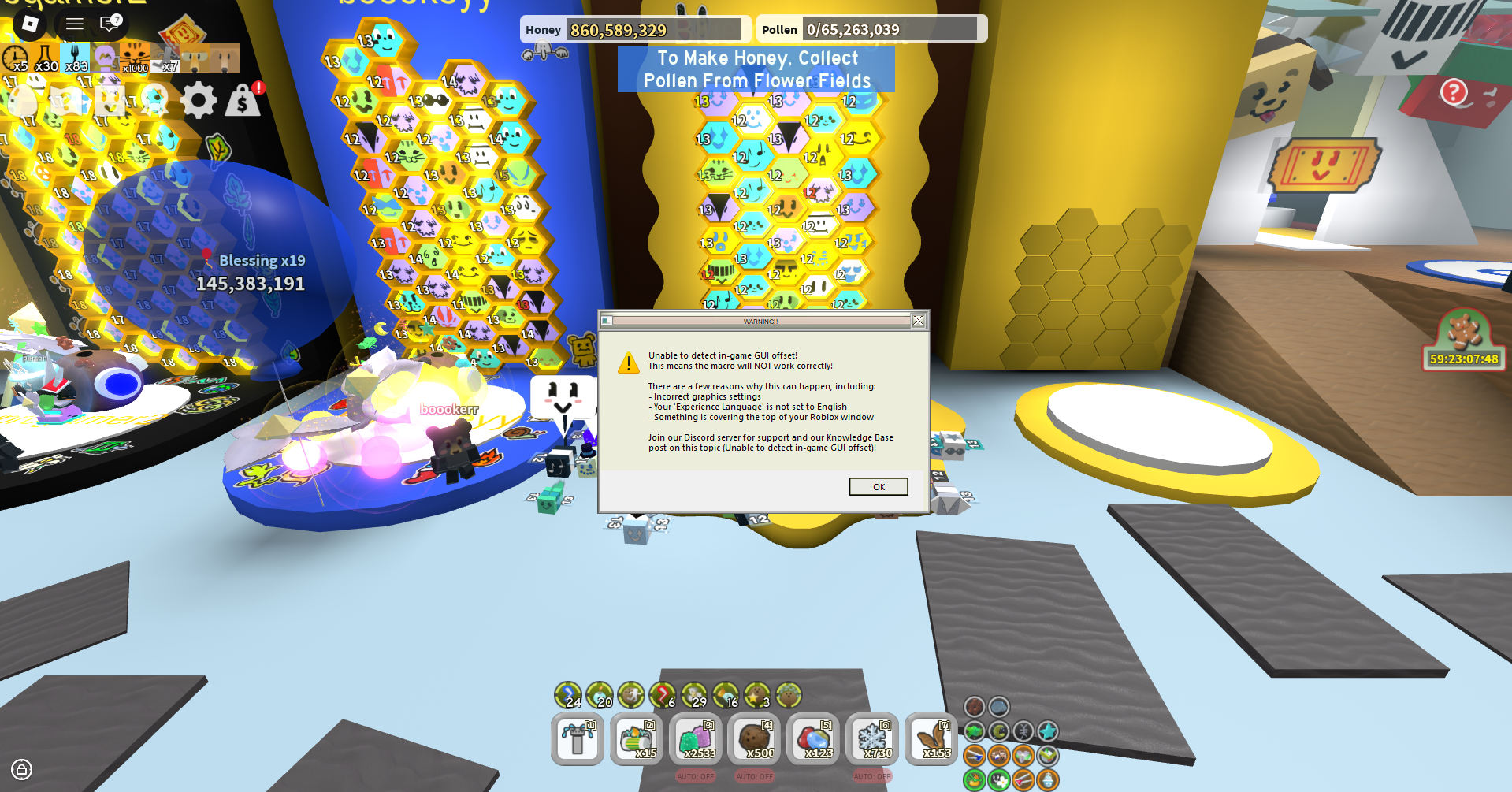Click the red question mark help icon

point(1454,92)
